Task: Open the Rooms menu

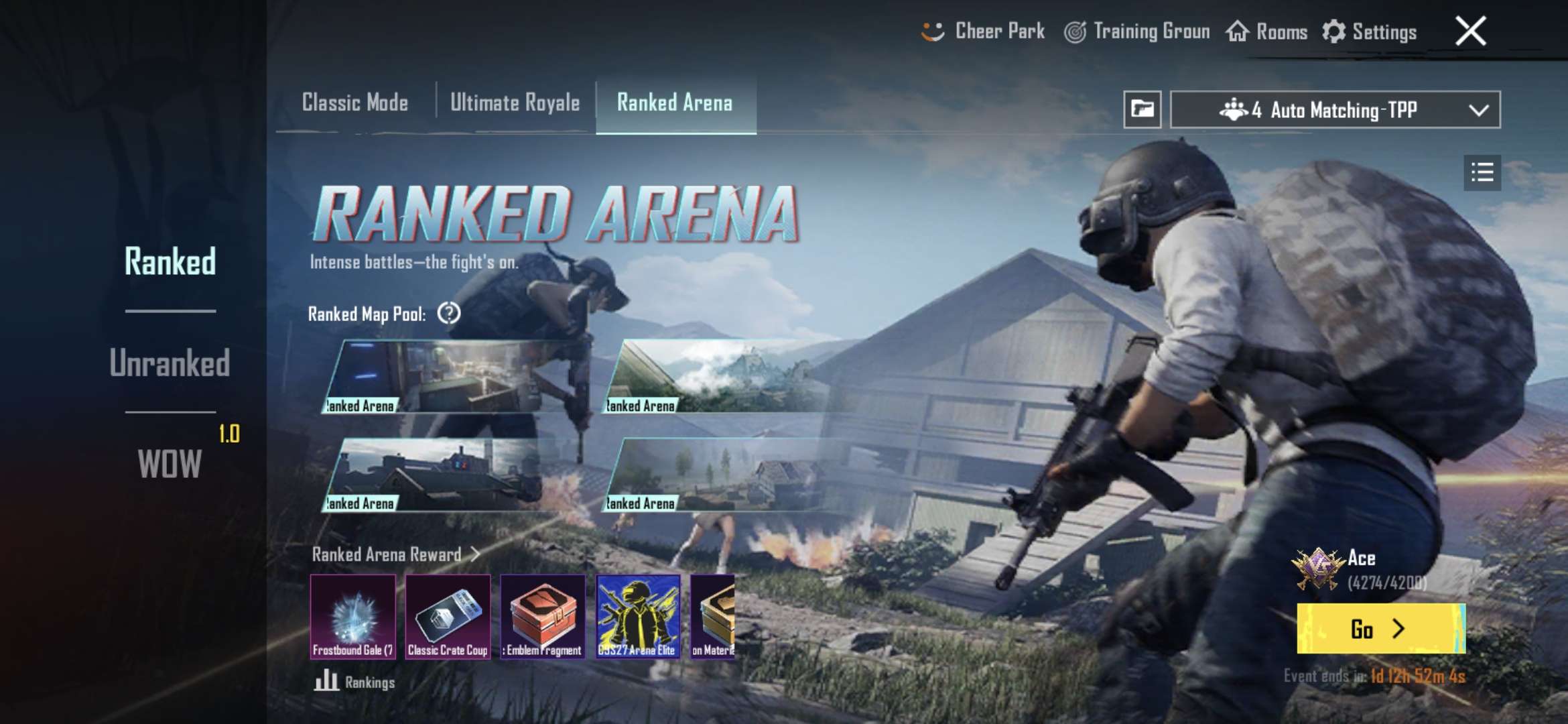Action: (x=1267, y=32)
